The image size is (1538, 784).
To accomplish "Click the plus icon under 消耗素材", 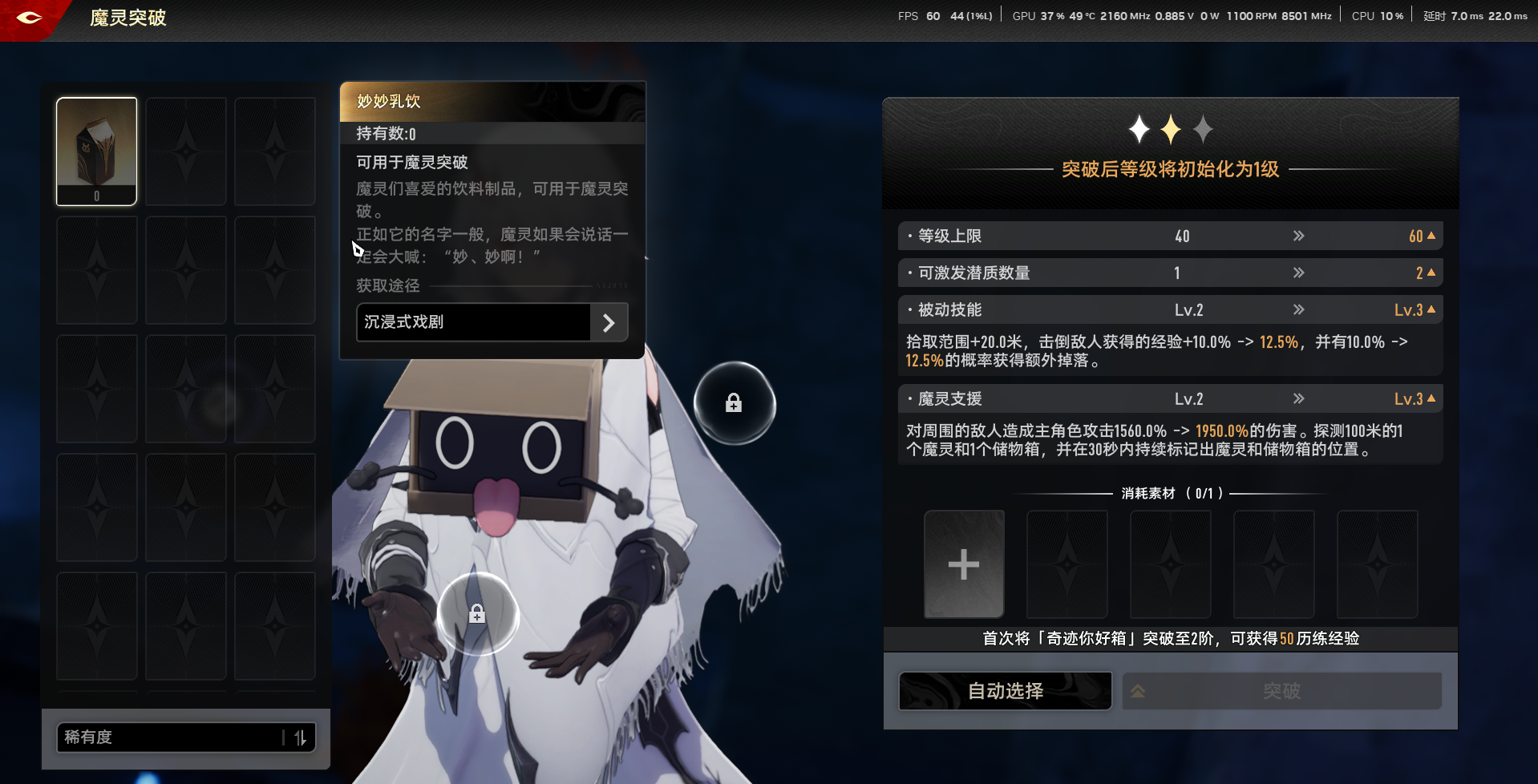I will [x=964, y=564].
